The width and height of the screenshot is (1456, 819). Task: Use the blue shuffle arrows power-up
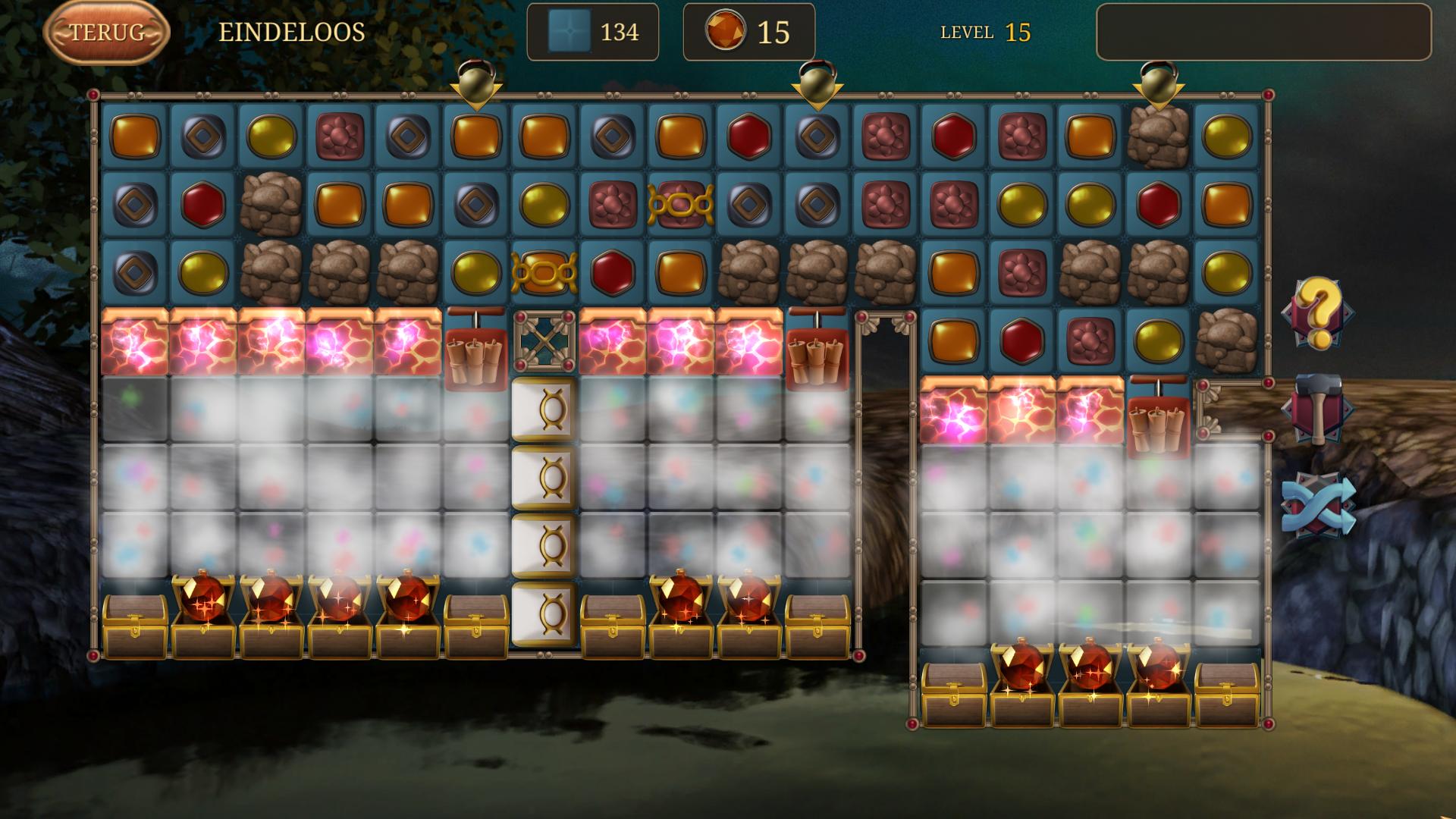pos(1319,505)
